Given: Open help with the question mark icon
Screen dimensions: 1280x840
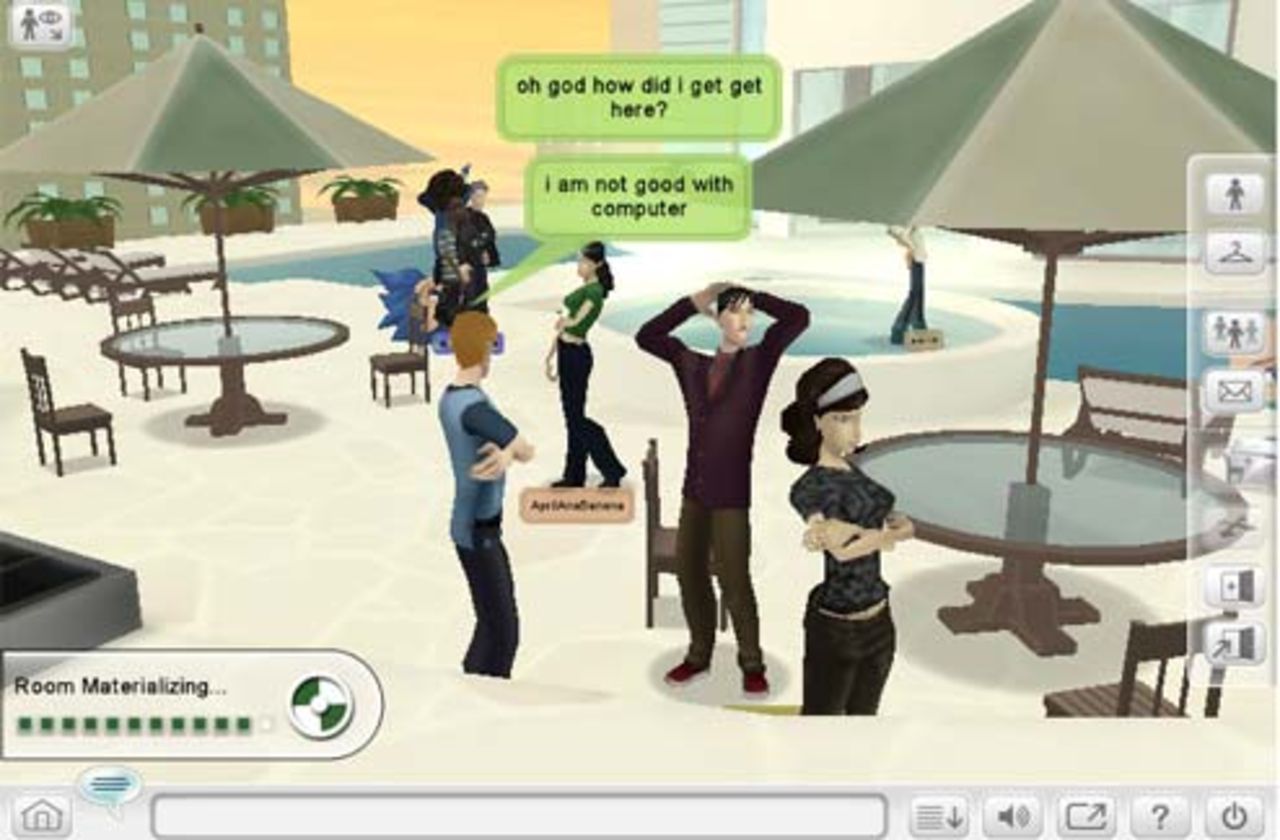Looking at the screenshot, I should [x=1160, y=813].
